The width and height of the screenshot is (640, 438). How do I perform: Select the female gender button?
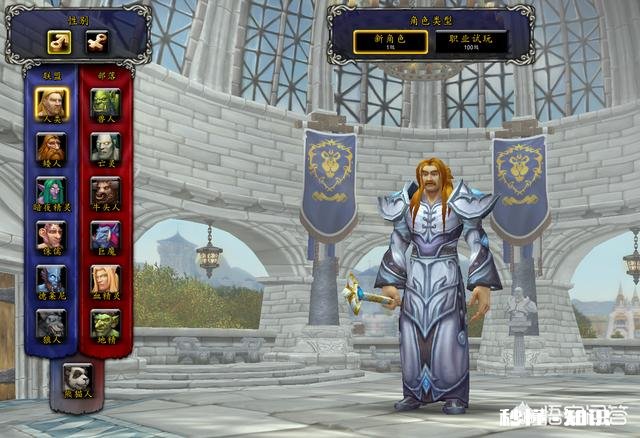click(95, 42)
